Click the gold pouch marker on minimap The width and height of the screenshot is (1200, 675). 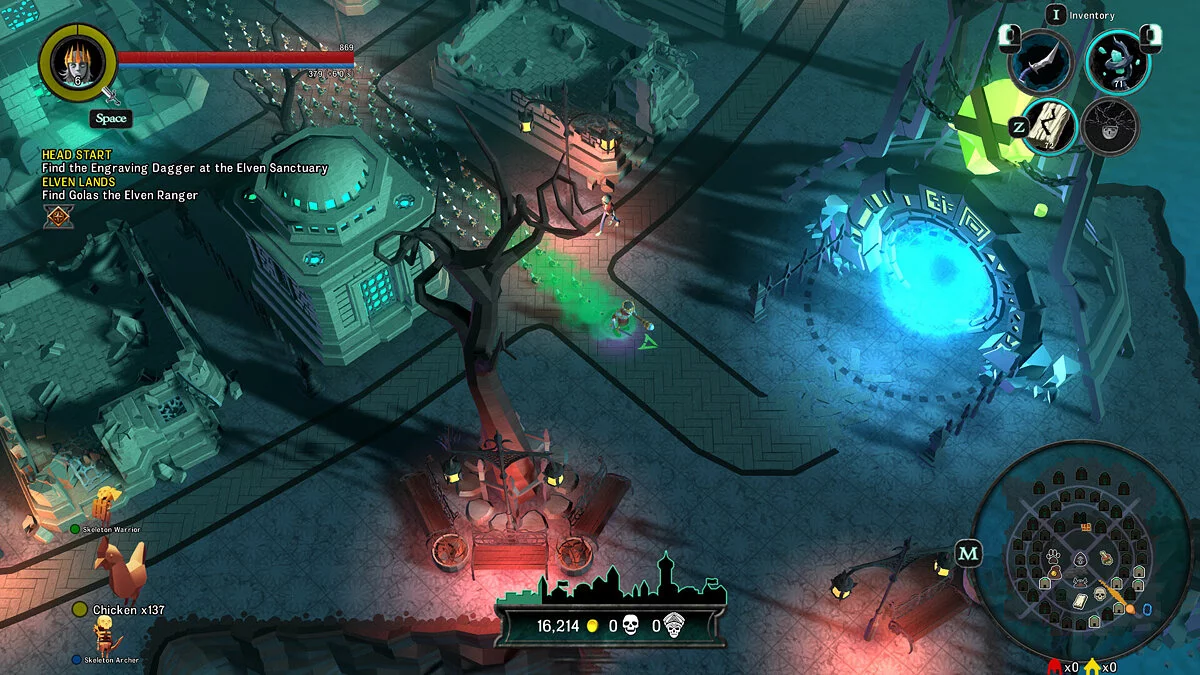1055,571
